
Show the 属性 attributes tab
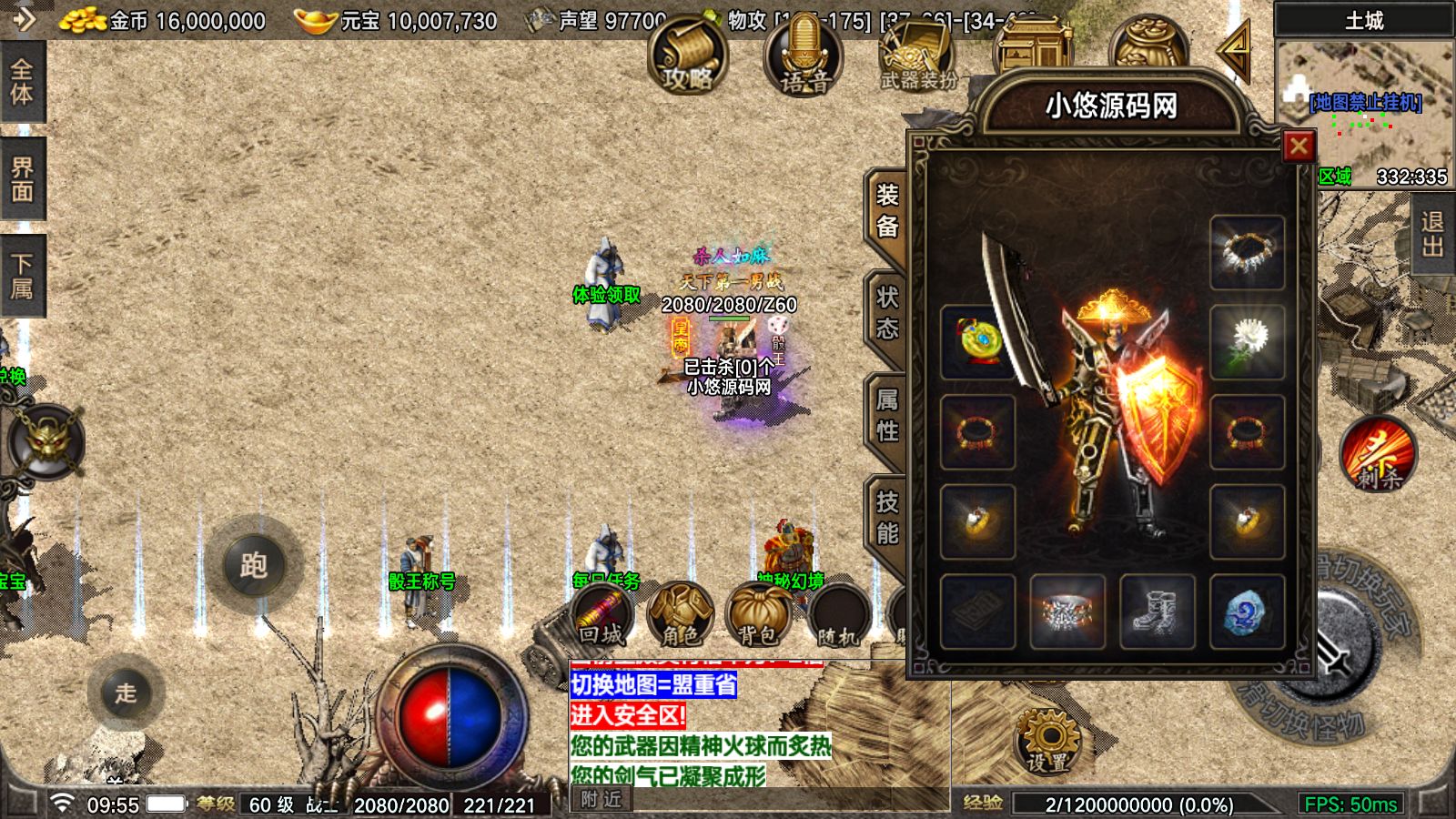[887, 415]
